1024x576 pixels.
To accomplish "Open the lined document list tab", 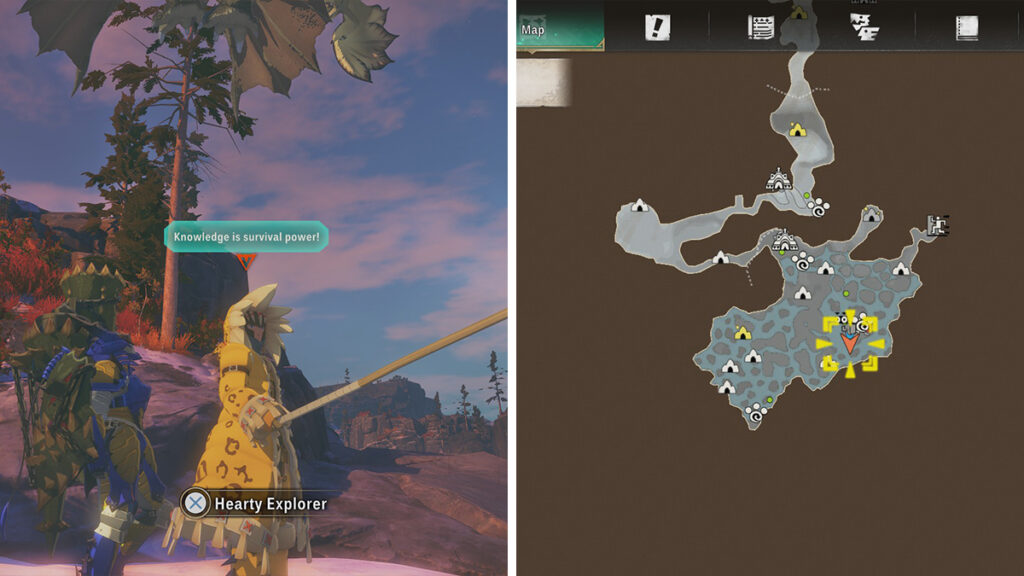I will [762, 28].
